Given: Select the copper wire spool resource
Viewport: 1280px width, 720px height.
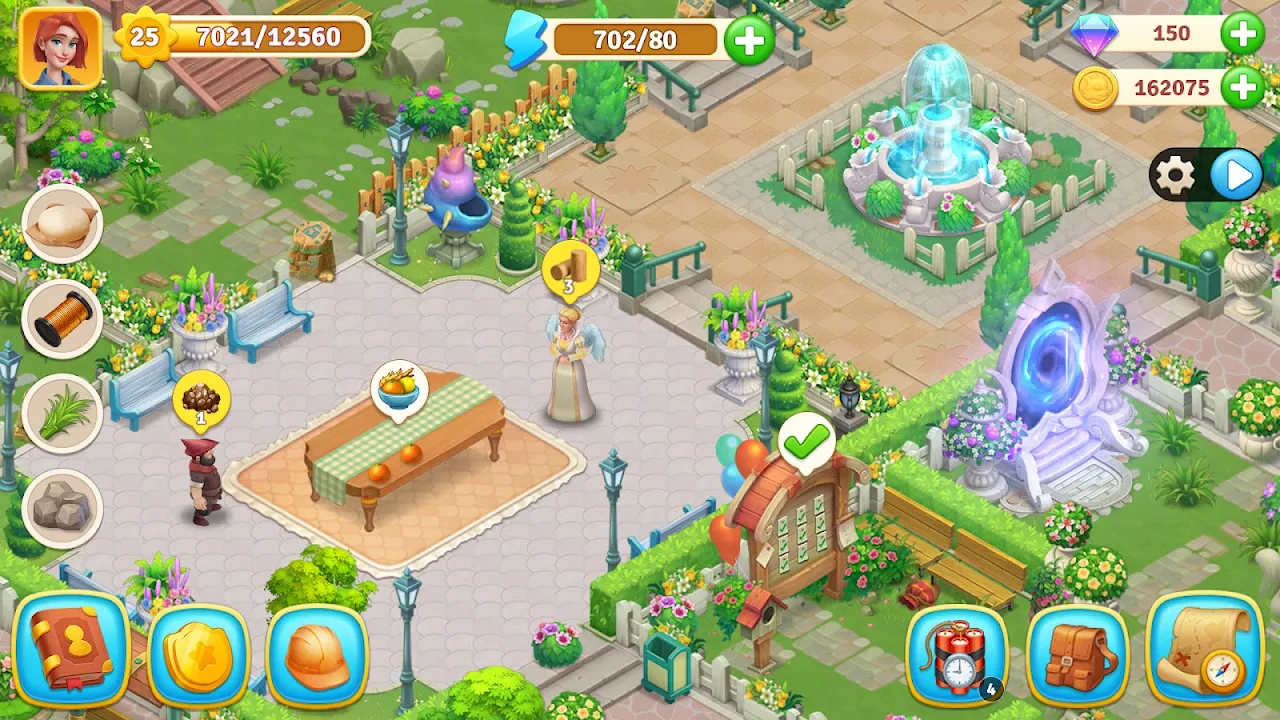Looking at the screenshot, I should pos(62,318).
